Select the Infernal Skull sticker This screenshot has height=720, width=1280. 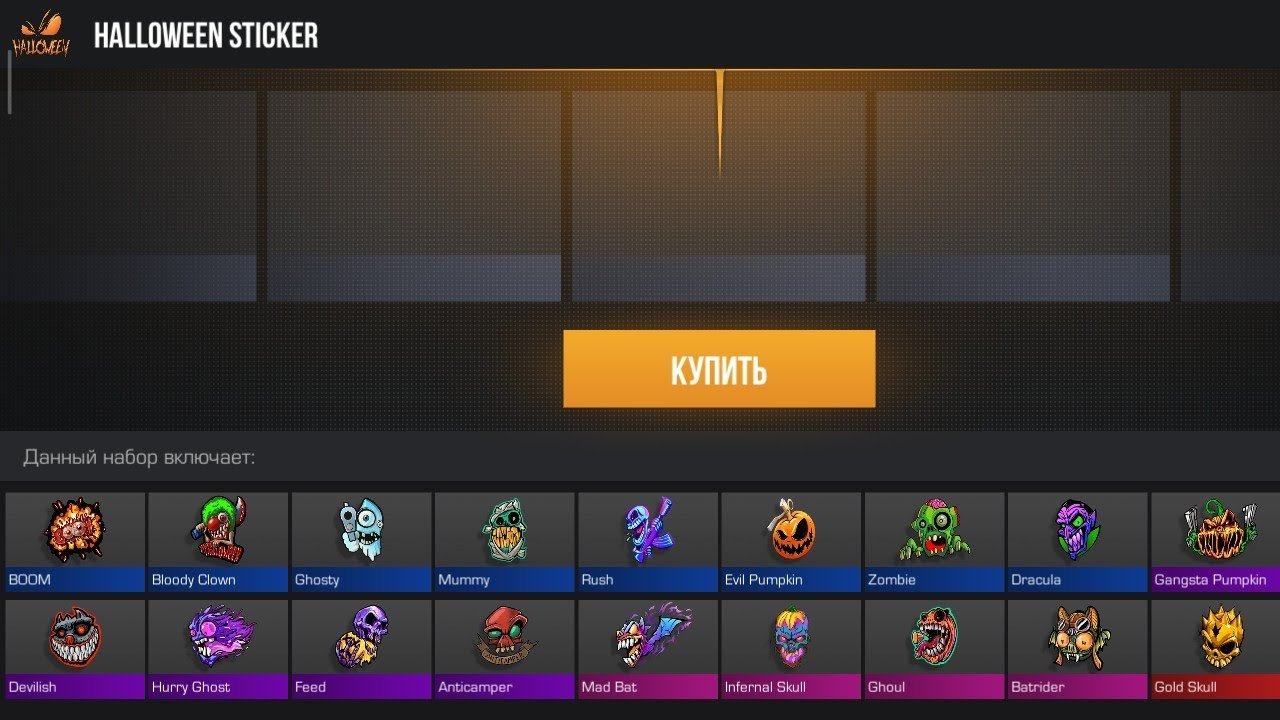click(x=790, y=648)
